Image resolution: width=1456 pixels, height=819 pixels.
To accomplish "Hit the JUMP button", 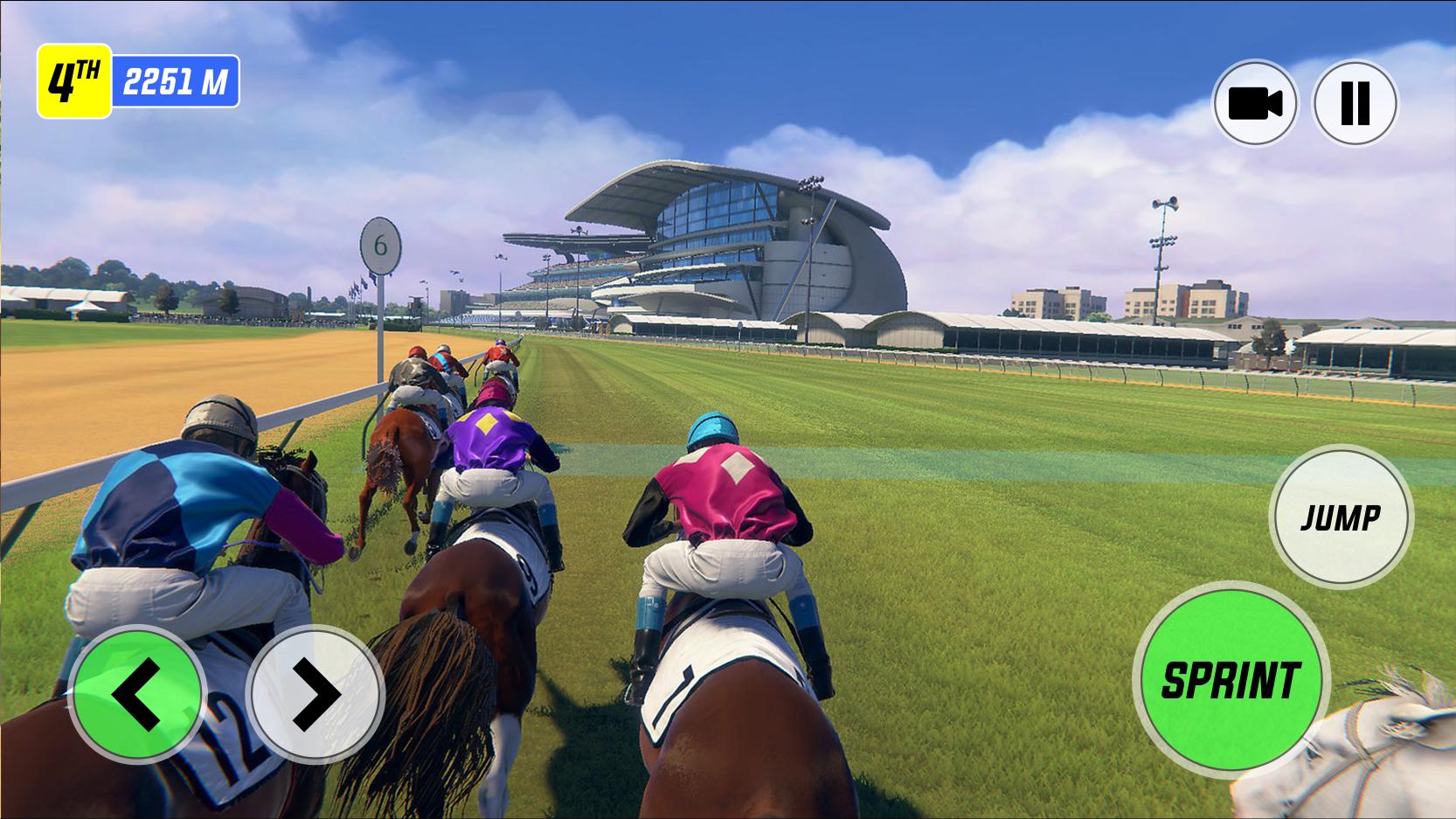I will pos(1340,517).
